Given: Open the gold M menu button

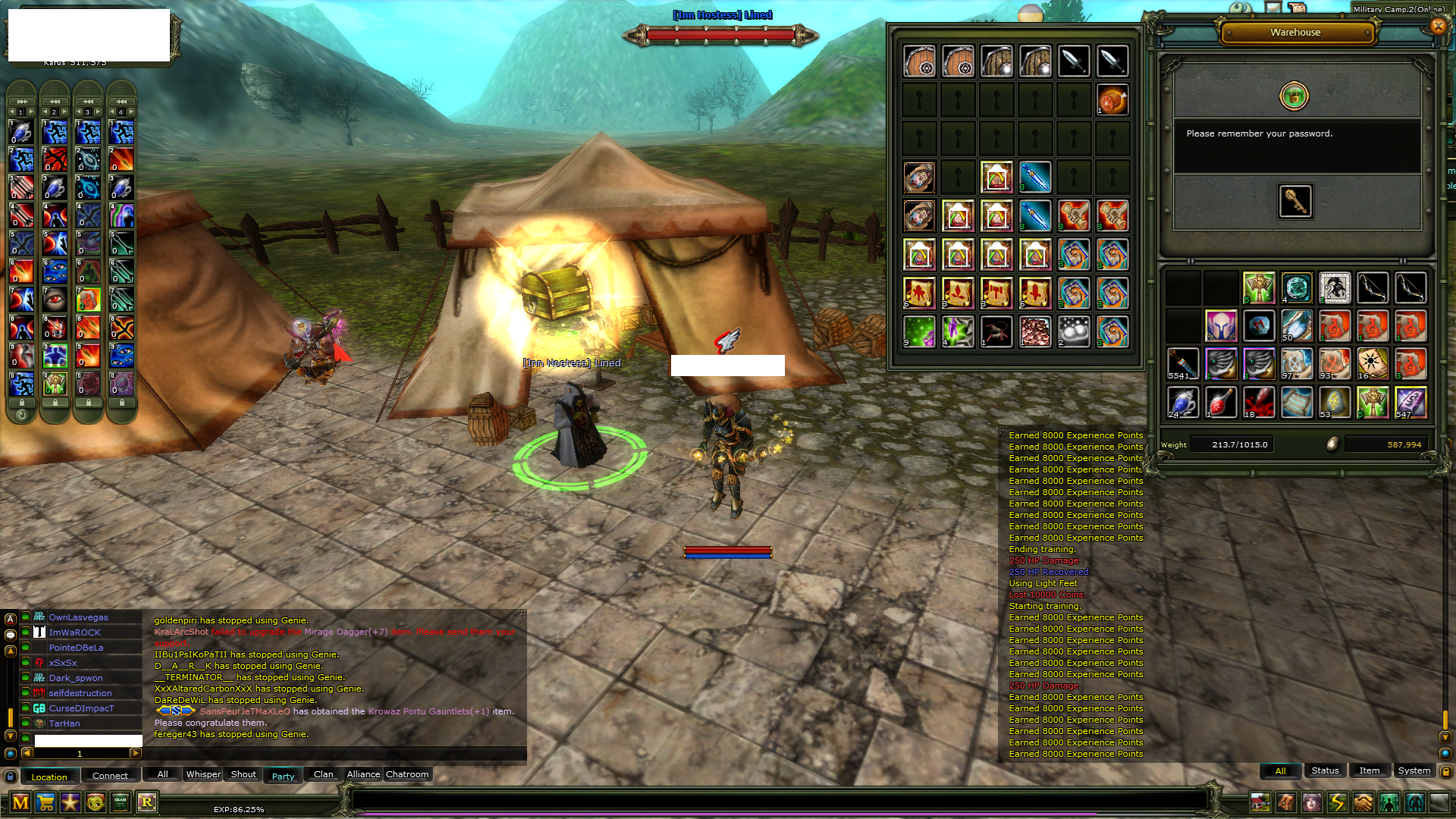Looking at the screenshot, I should [x=20, y=802].
